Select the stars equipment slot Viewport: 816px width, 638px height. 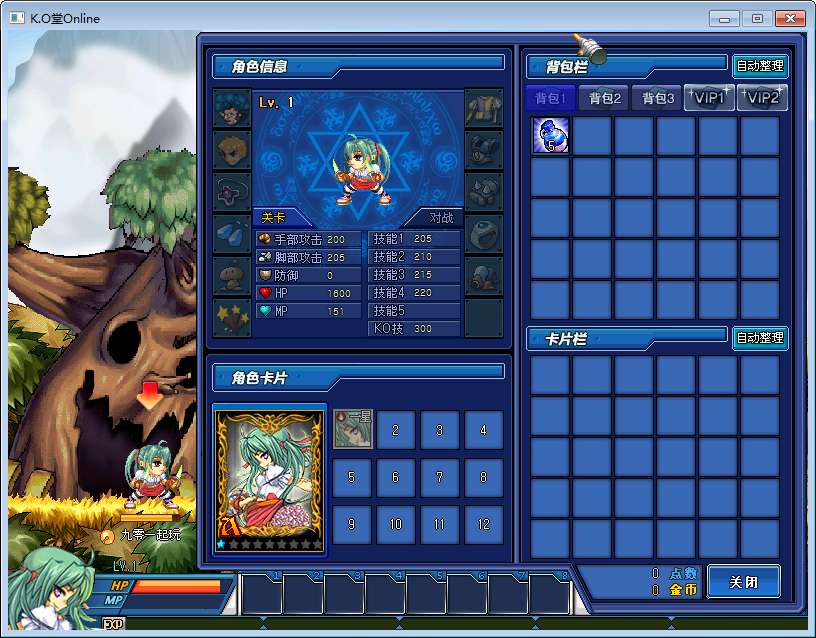click(232, 317)
